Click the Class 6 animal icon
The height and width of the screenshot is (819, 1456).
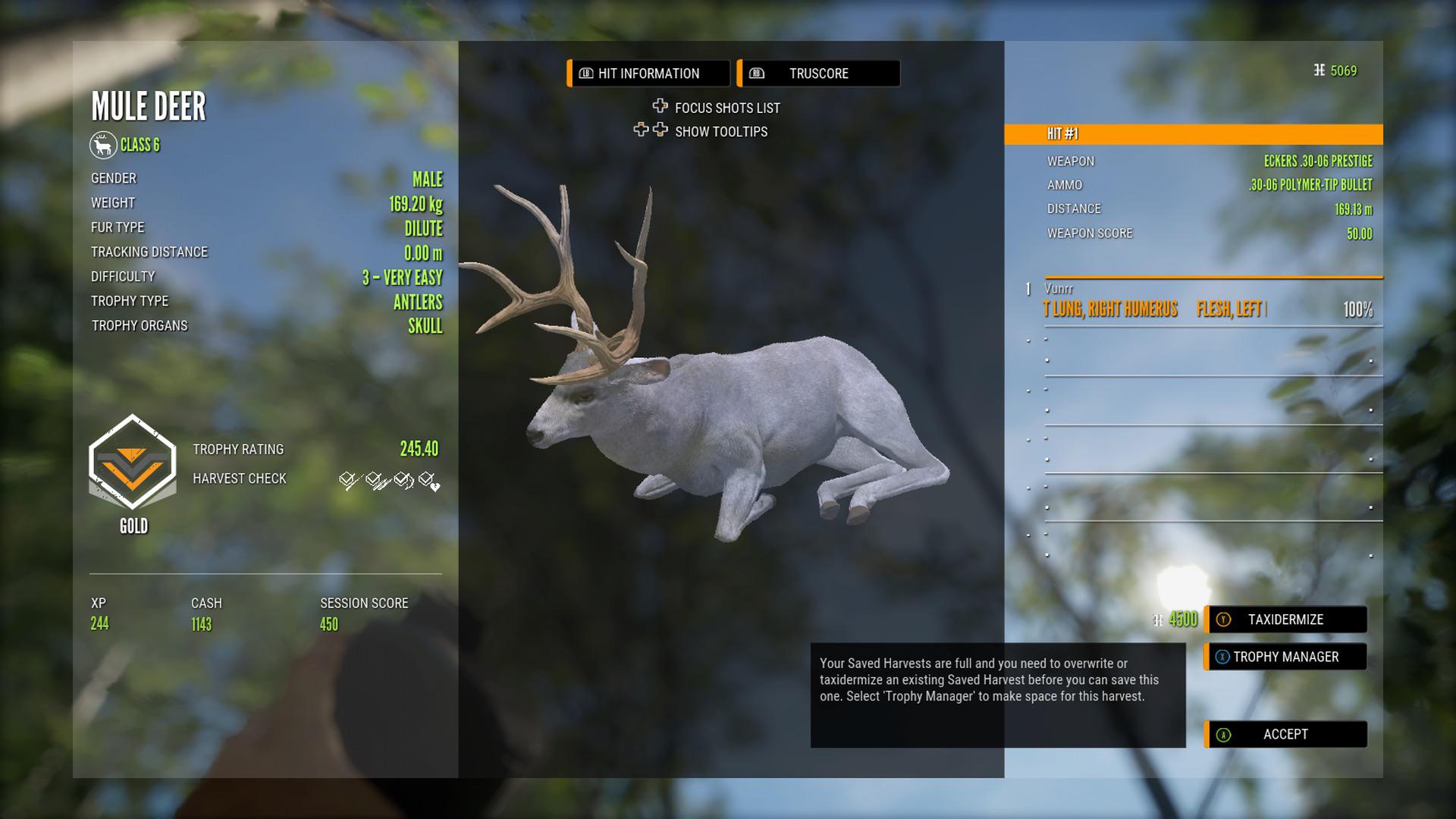[x=104, y=145]
